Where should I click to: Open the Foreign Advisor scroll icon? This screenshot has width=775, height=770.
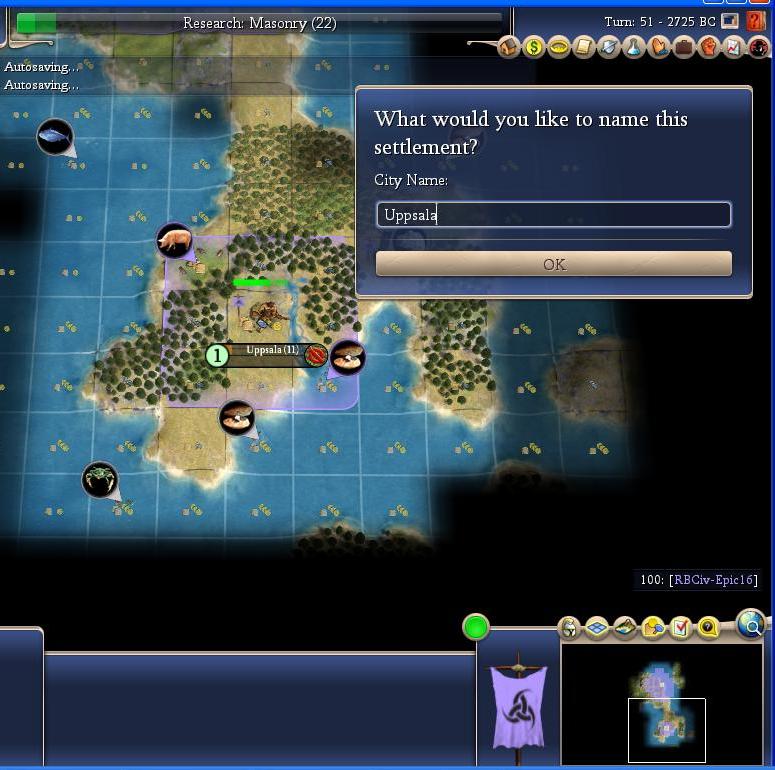pos(584,46)
